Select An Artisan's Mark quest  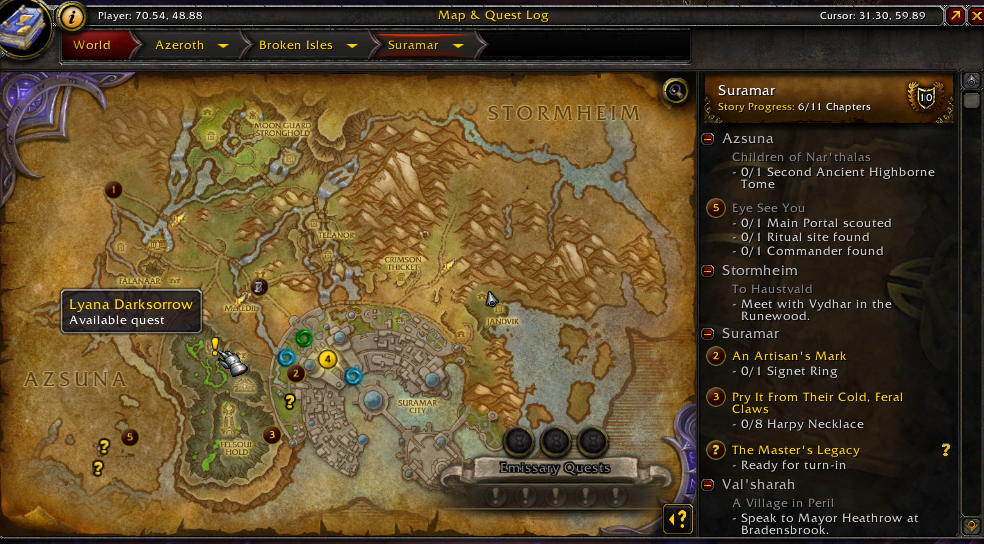tap(789, 356)
